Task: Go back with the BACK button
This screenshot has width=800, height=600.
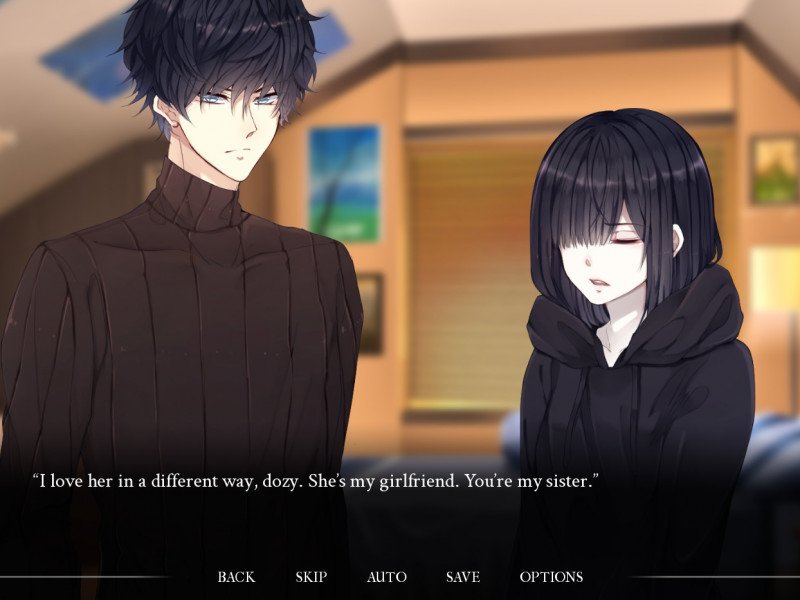Action: (x=236, y=577)
